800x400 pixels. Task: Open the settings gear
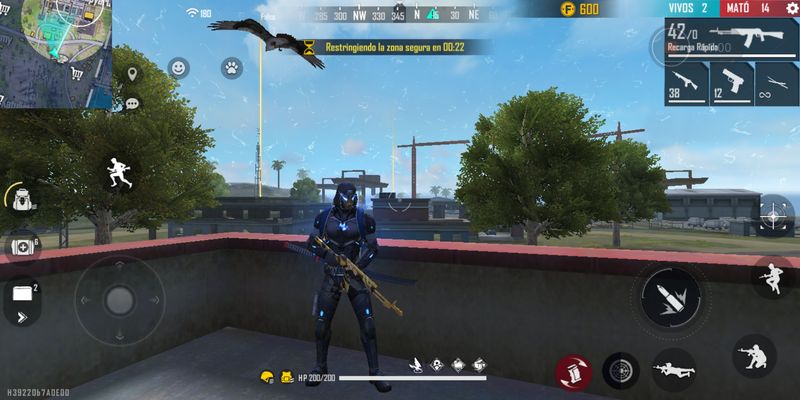click(x=792, y=9)
